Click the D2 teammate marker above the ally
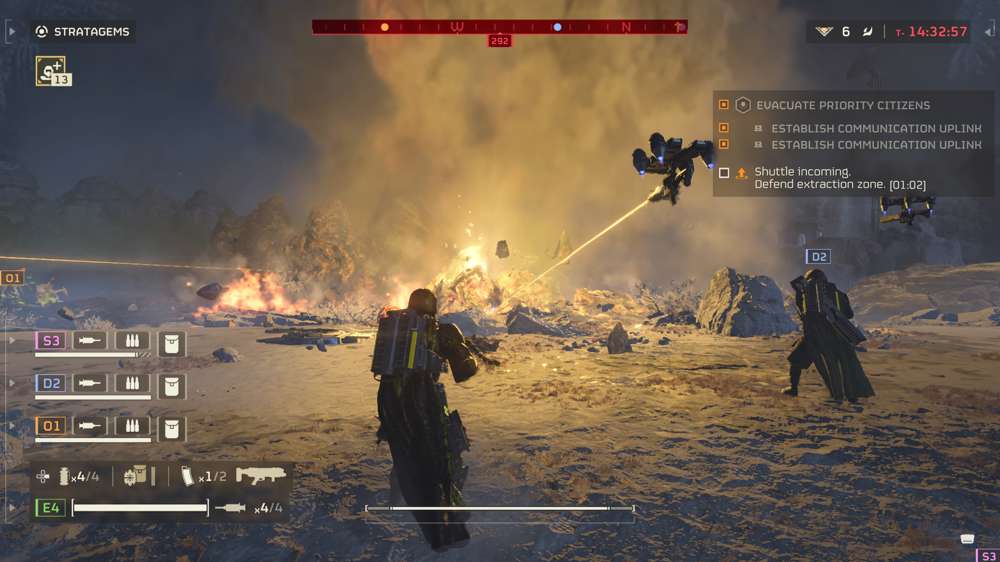Screen dimensions: 1000x562 pyautogui.click(x=818, y=257)
